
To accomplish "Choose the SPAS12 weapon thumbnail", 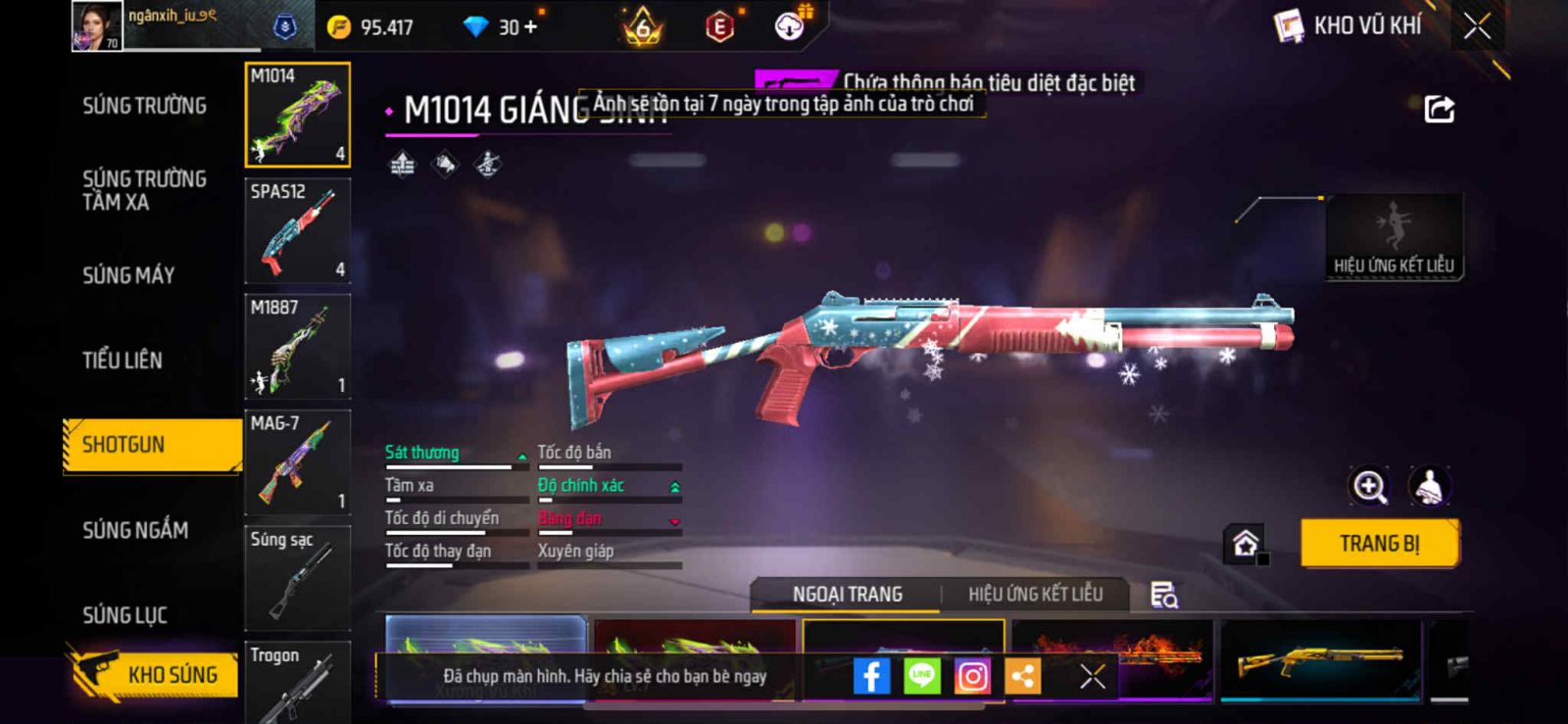I will (x=297, y=230).
